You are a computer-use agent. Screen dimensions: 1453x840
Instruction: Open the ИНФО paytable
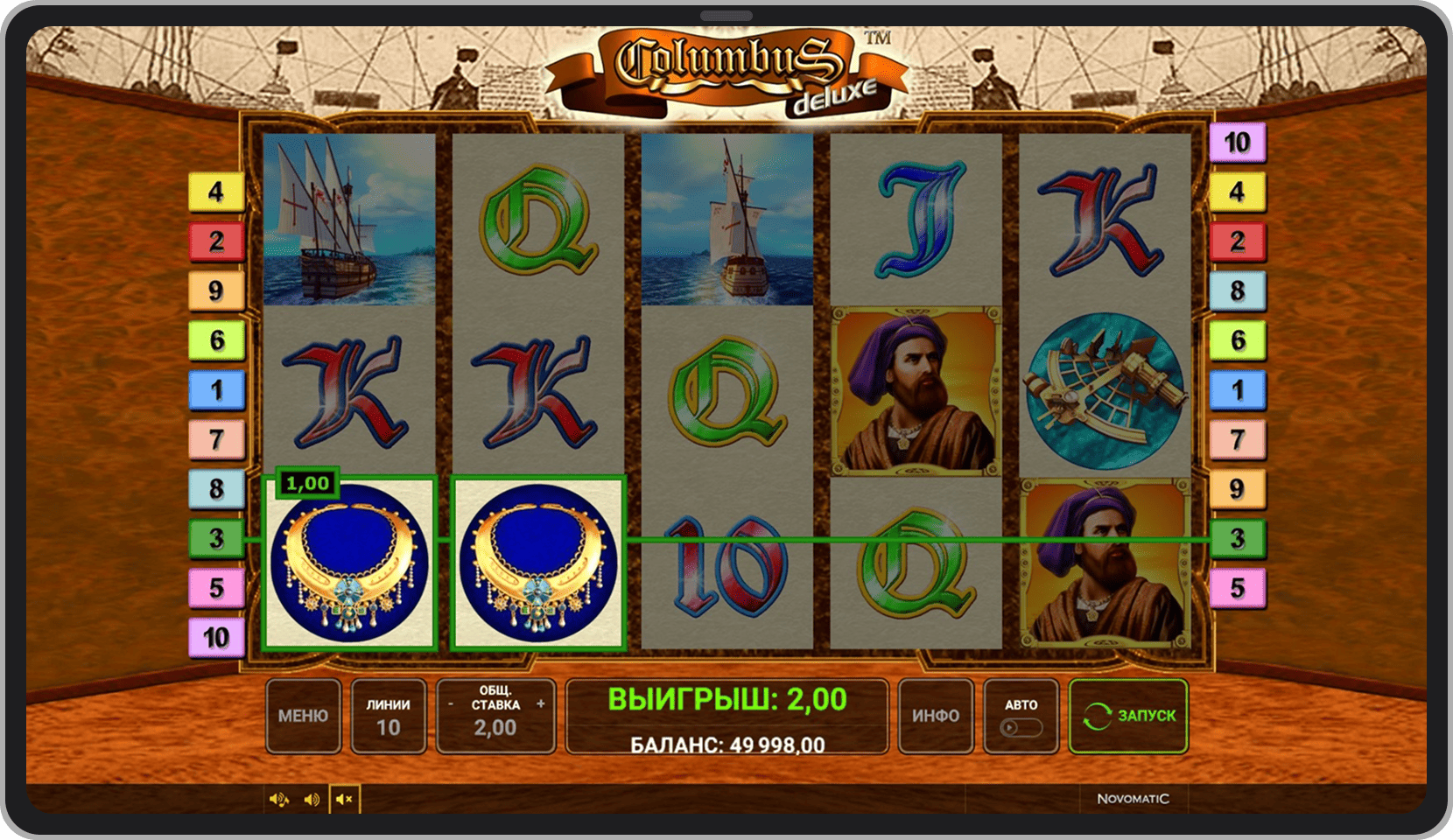(x=935, y=716)
